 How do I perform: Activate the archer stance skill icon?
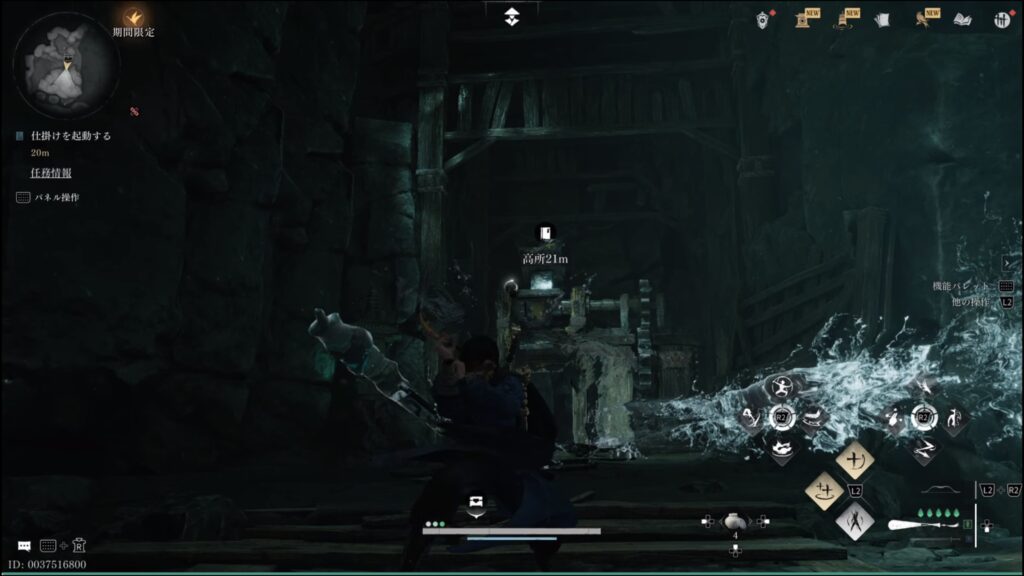[781, 386]
